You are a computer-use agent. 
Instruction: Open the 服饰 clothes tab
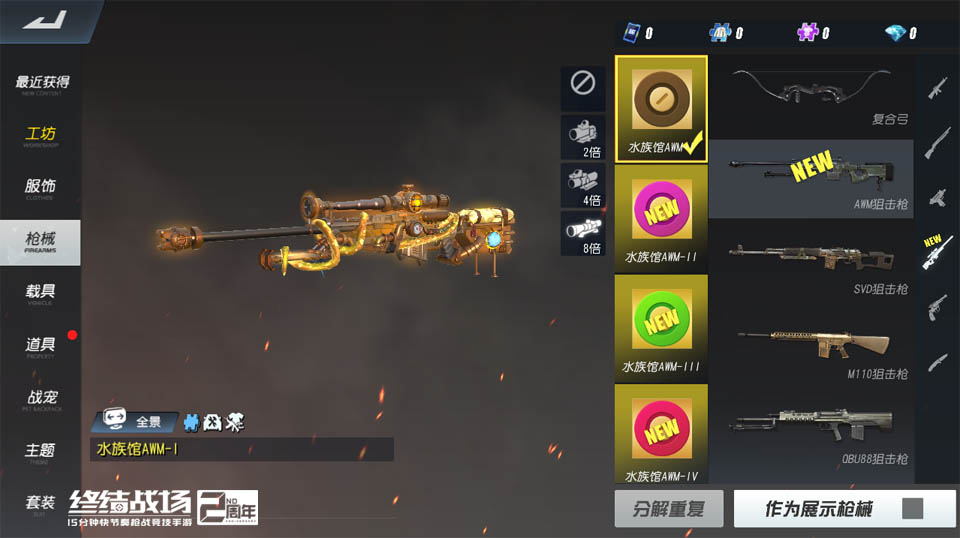click(x=41, y=187)
